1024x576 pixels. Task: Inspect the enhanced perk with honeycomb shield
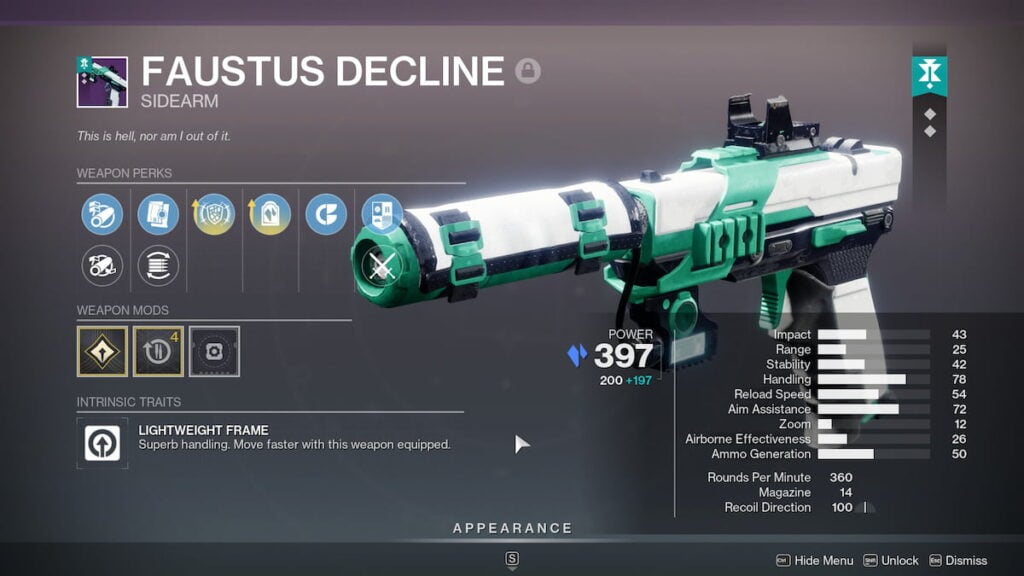(214, 214)
